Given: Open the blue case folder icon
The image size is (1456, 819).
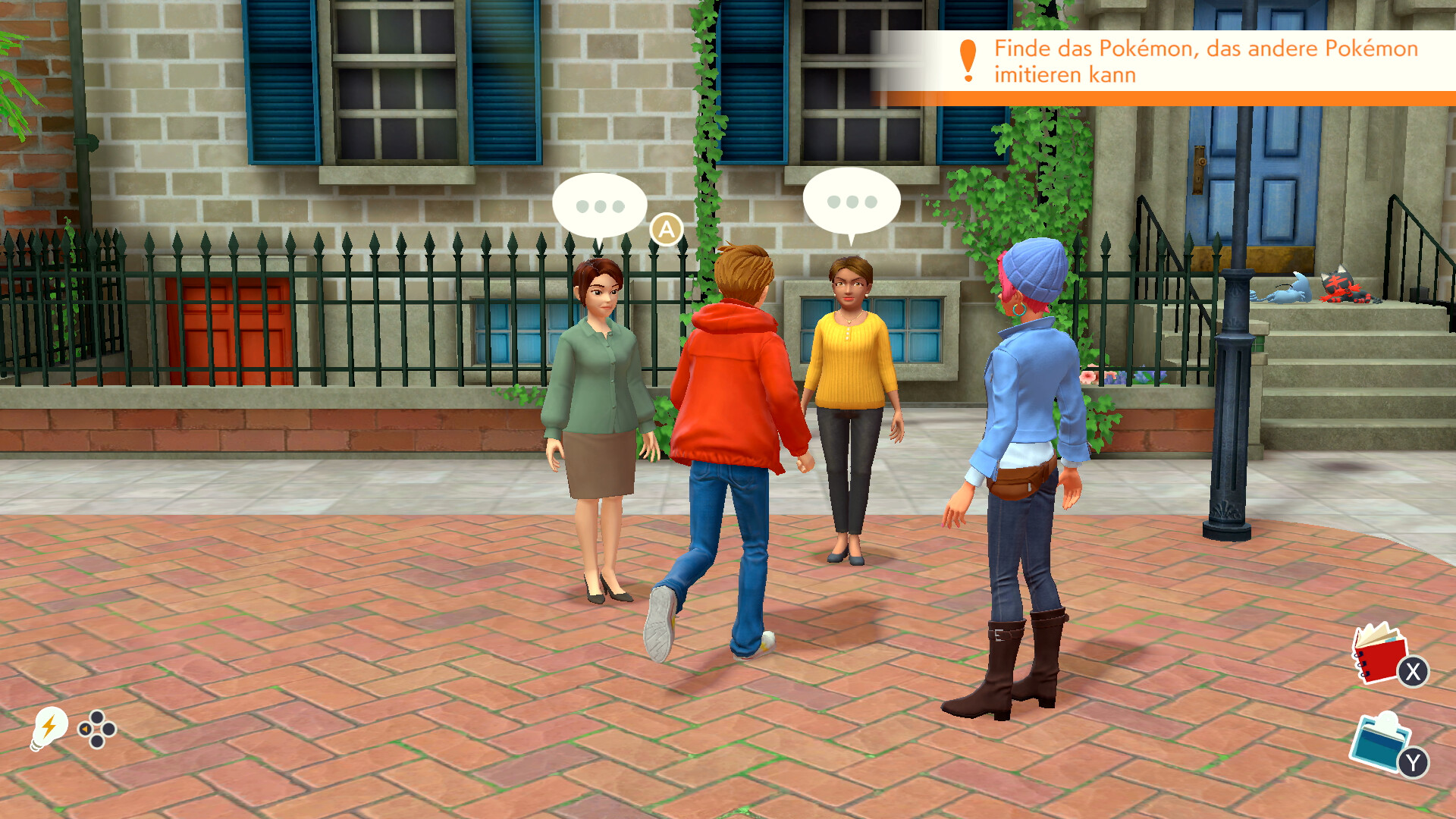Looking at the screenshot, I should pyautogui.click(x=1379, y=742).
